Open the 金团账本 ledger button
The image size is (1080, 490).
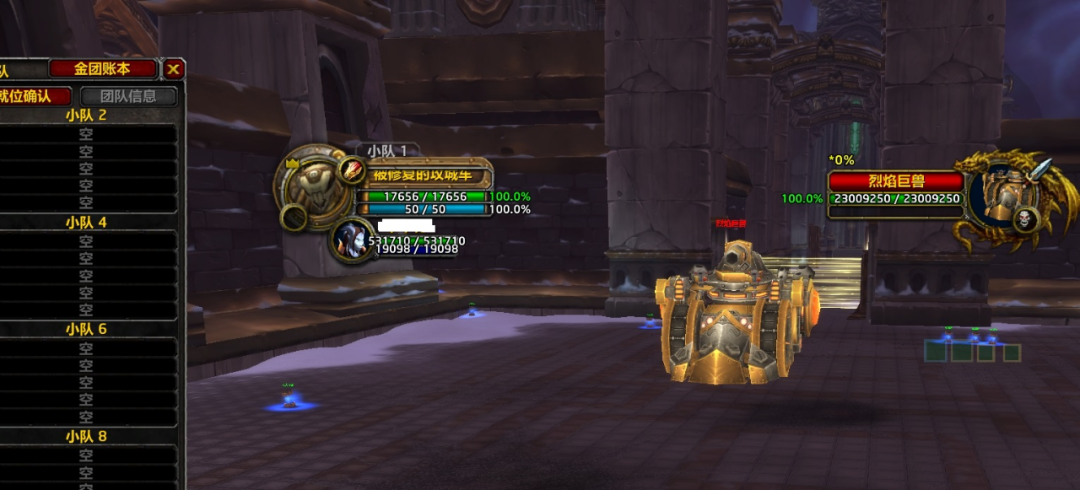[103, 69]
